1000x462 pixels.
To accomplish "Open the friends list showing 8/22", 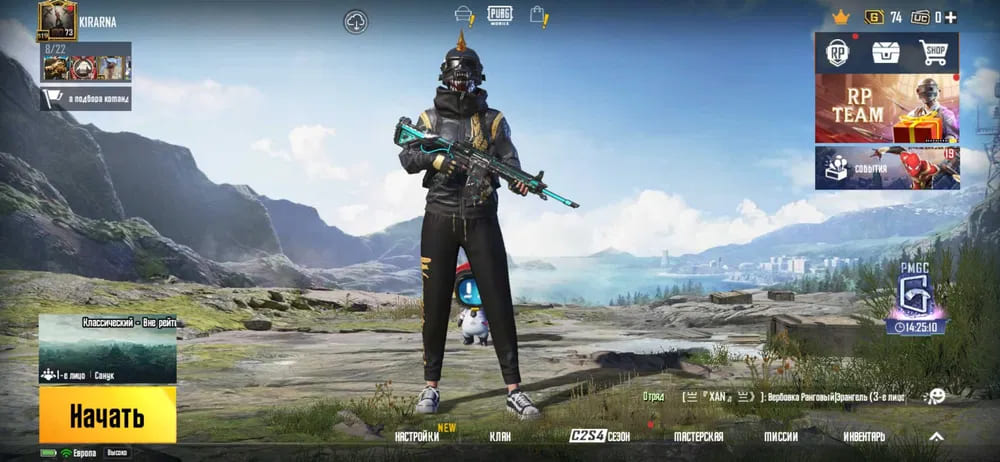I will tap(85, 62).
